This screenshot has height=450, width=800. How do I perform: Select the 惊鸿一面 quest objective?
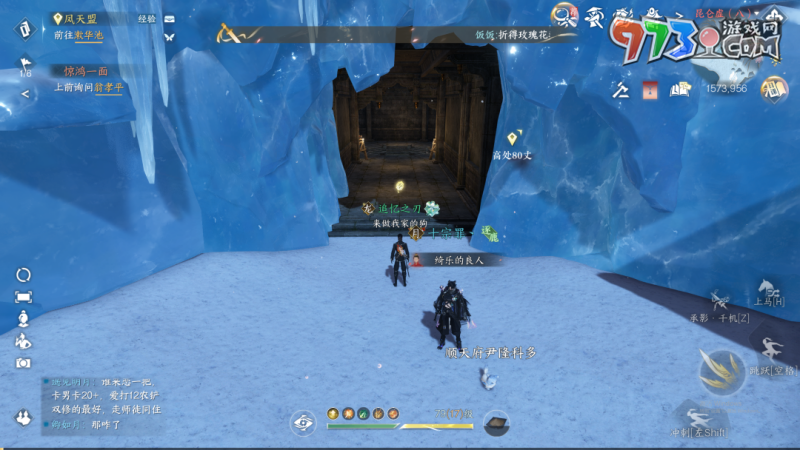86,71
